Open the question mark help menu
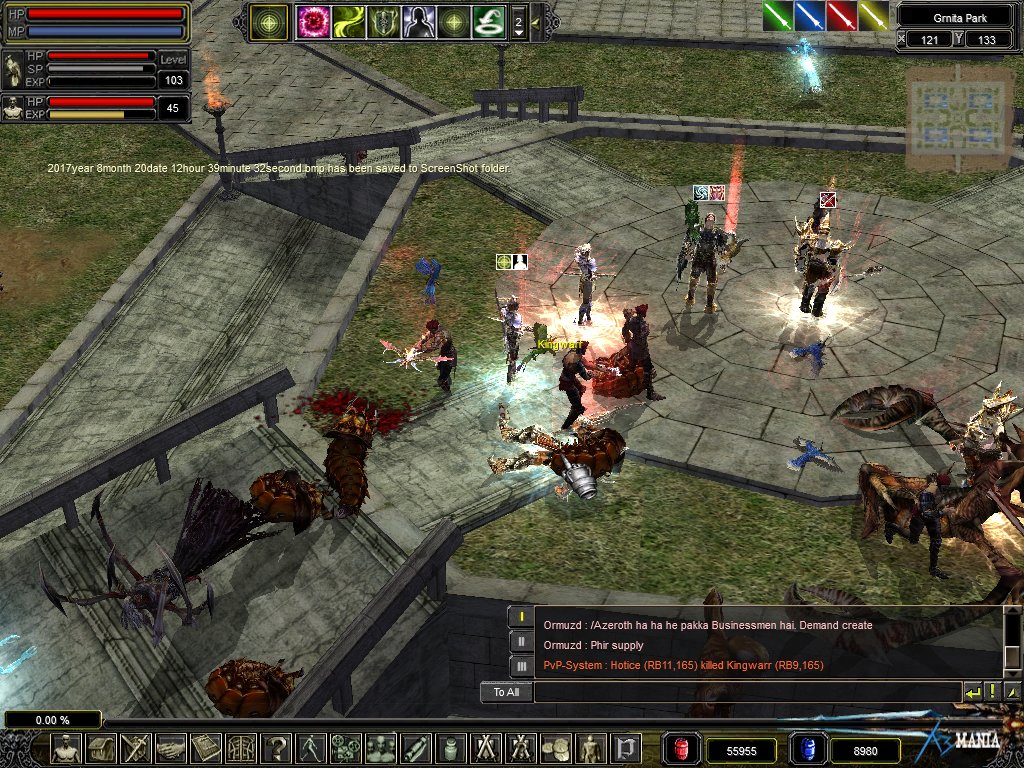1024x768 pixels. pyautogui.click(x=278, y=748)
